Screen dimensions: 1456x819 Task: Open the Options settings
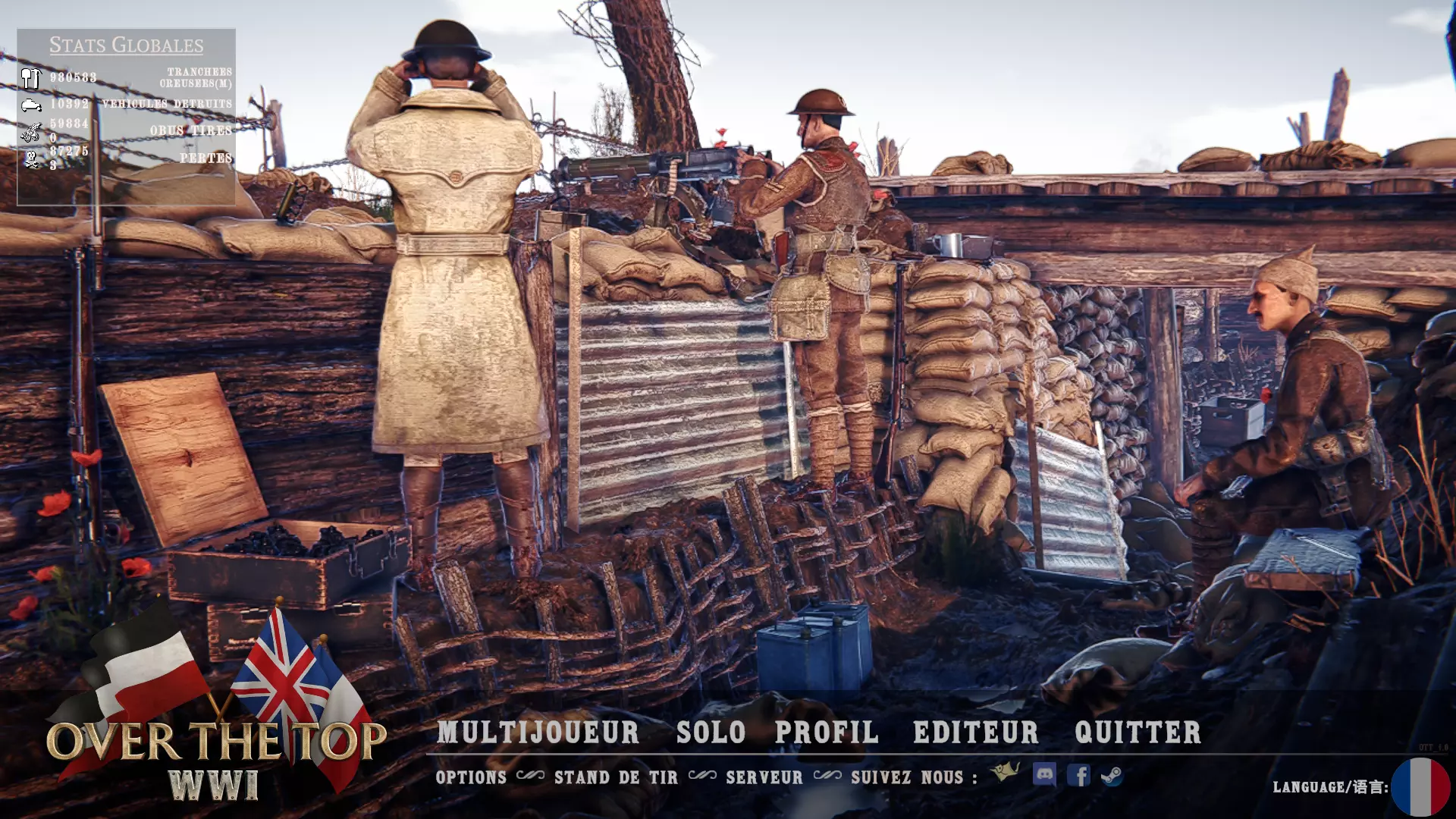click(471, 777)
